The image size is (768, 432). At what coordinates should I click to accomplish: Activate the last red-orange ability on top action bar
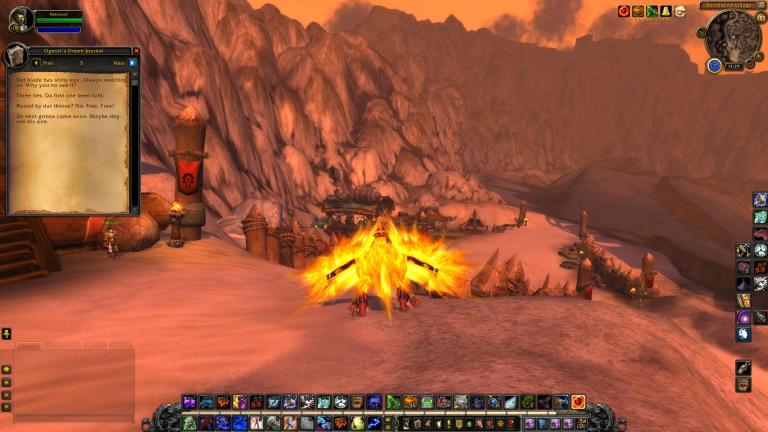[x=578, y=402]
